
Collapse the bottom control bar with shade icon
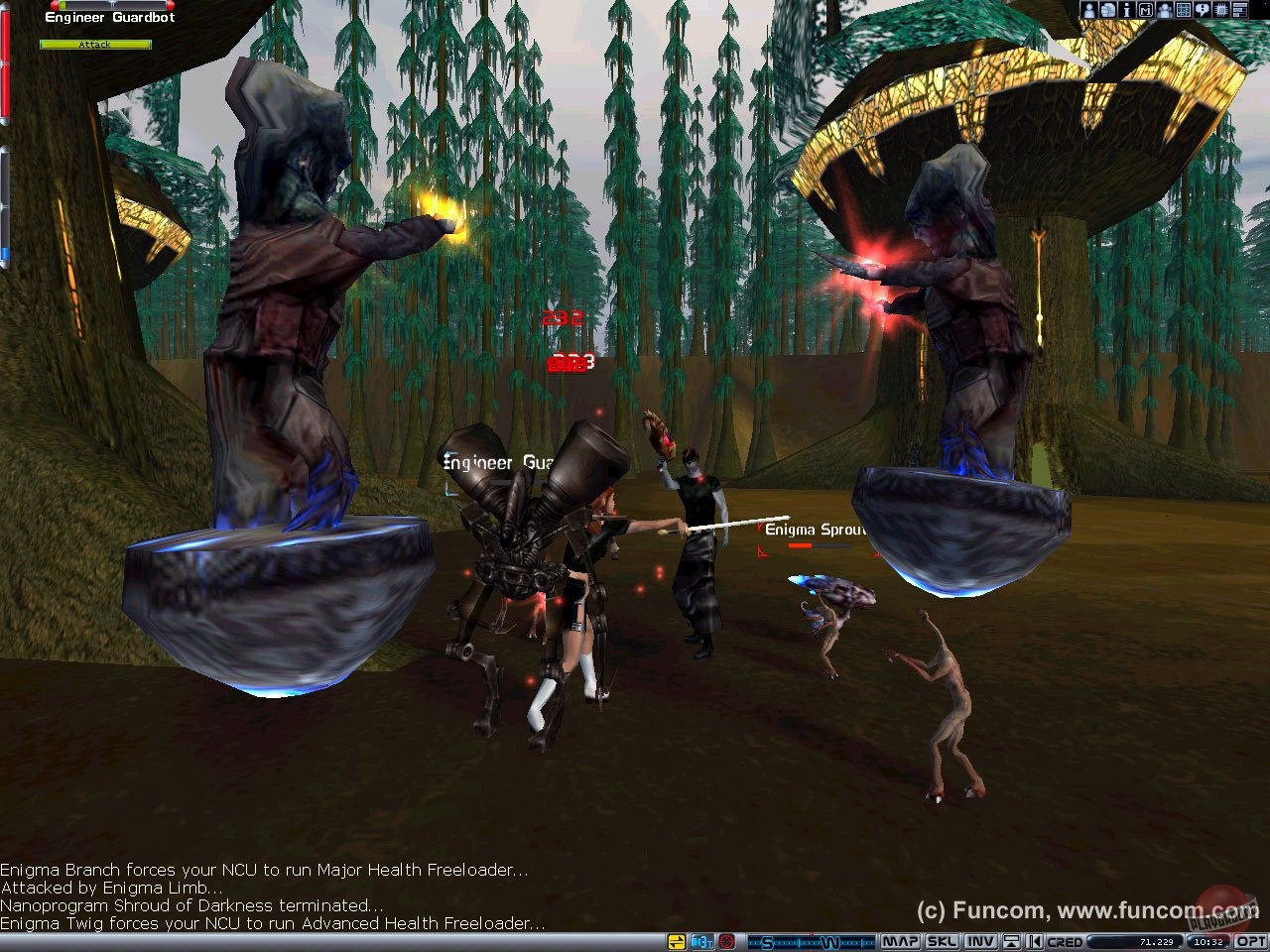(x=1010, y=941)
